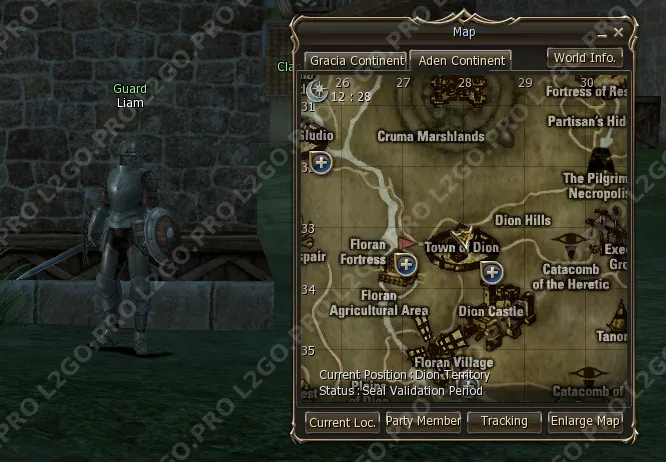Click the Cruma Marshlands map label
Screen dimensions: 666x462
point(430,136)
